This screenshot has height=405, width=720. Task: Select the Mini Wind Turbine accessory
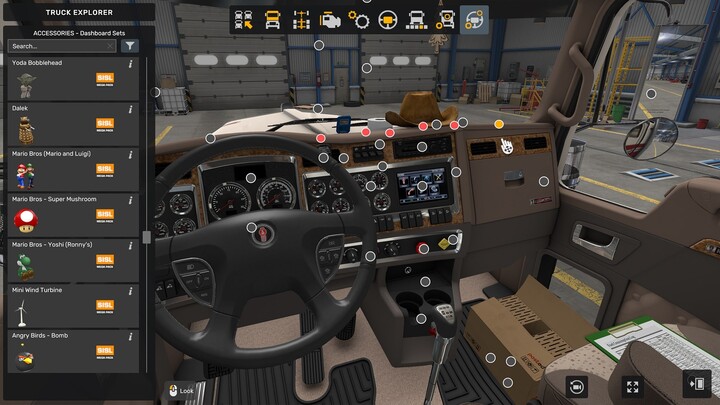click(x=70, y=306)
